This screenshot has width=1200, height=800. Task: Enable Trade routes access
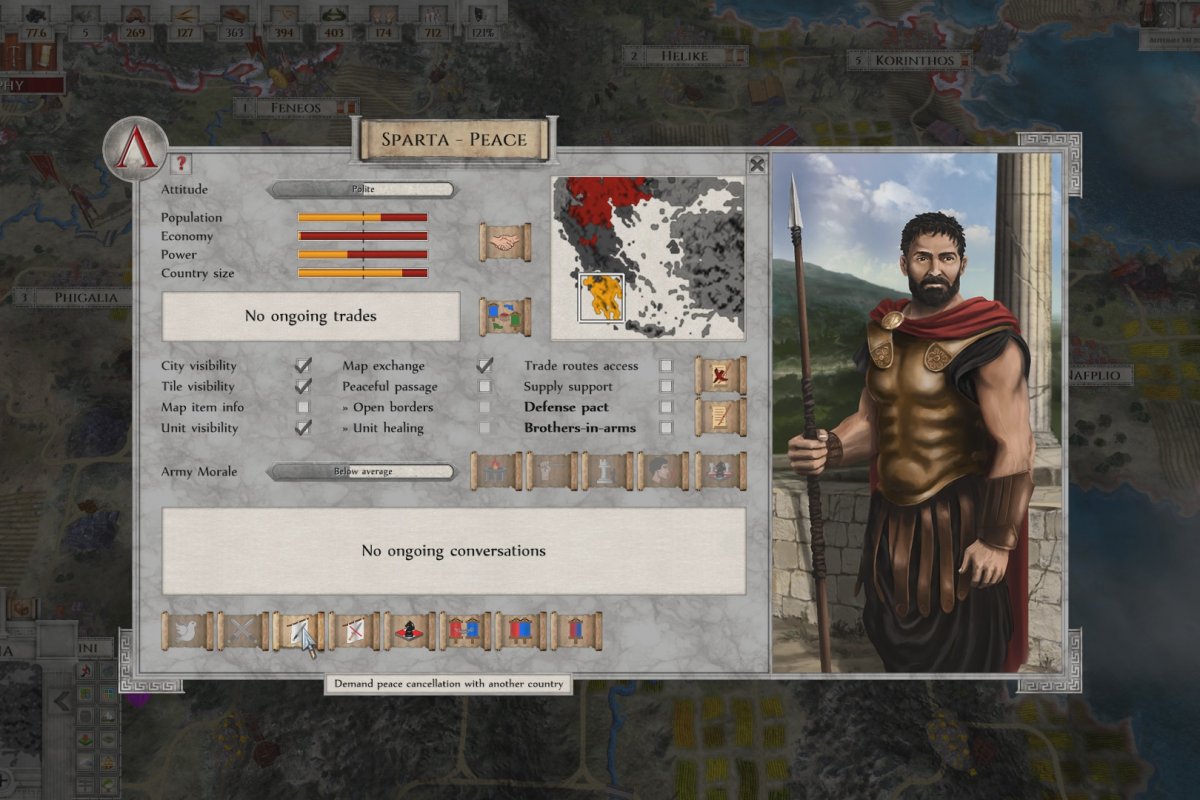point(666,366)
